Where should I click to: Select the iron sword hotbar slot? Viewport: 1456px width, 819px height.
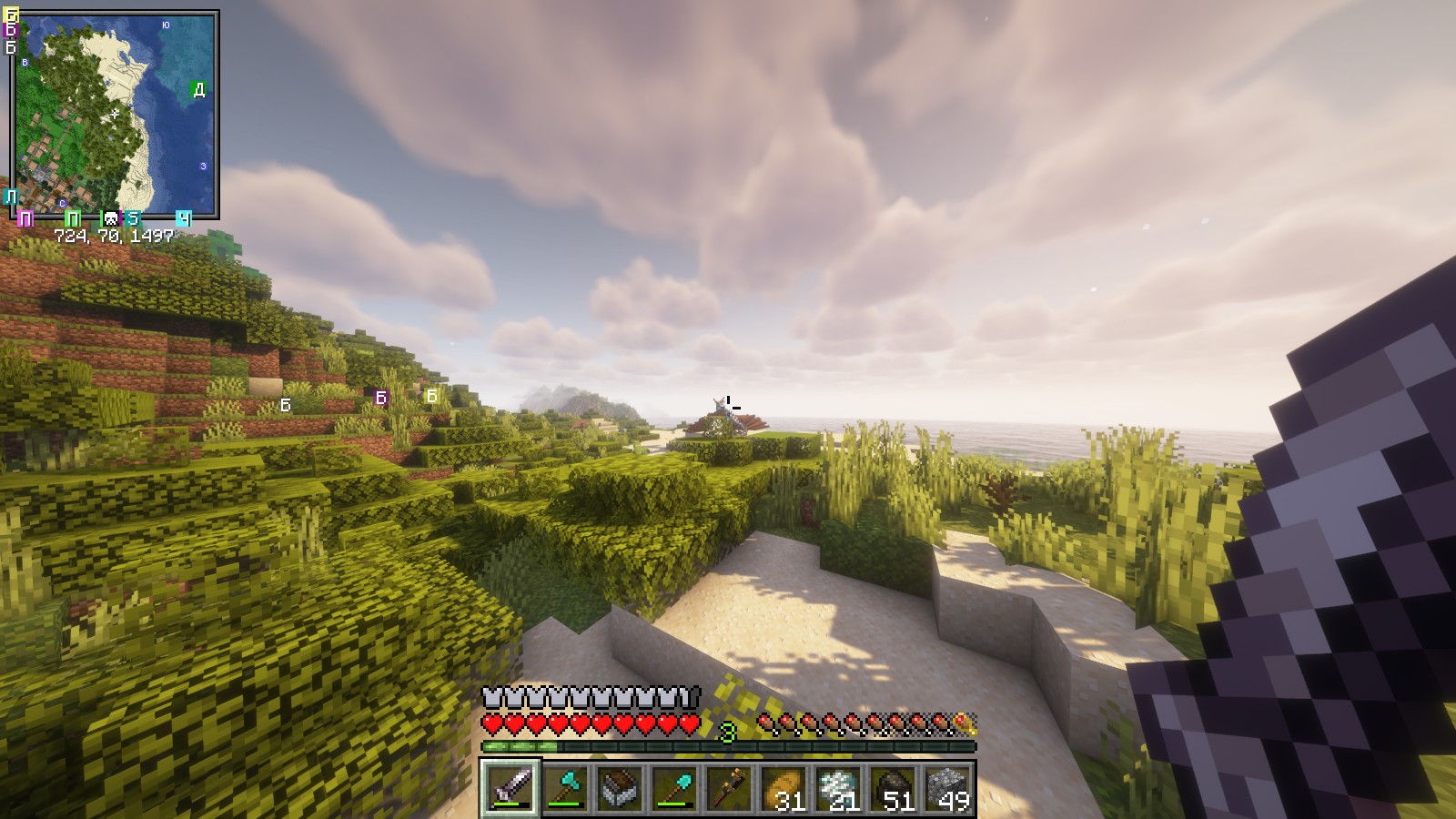[x=511, y=787]
